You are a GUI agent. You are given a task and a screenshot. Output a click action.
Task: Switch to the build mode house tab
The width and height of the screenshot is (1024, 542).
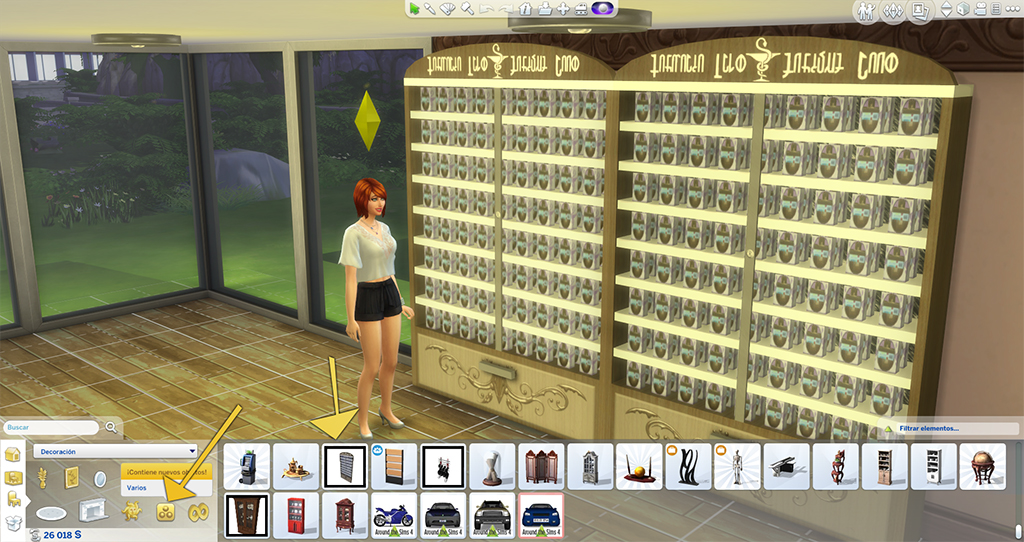[x=12, y=455]
